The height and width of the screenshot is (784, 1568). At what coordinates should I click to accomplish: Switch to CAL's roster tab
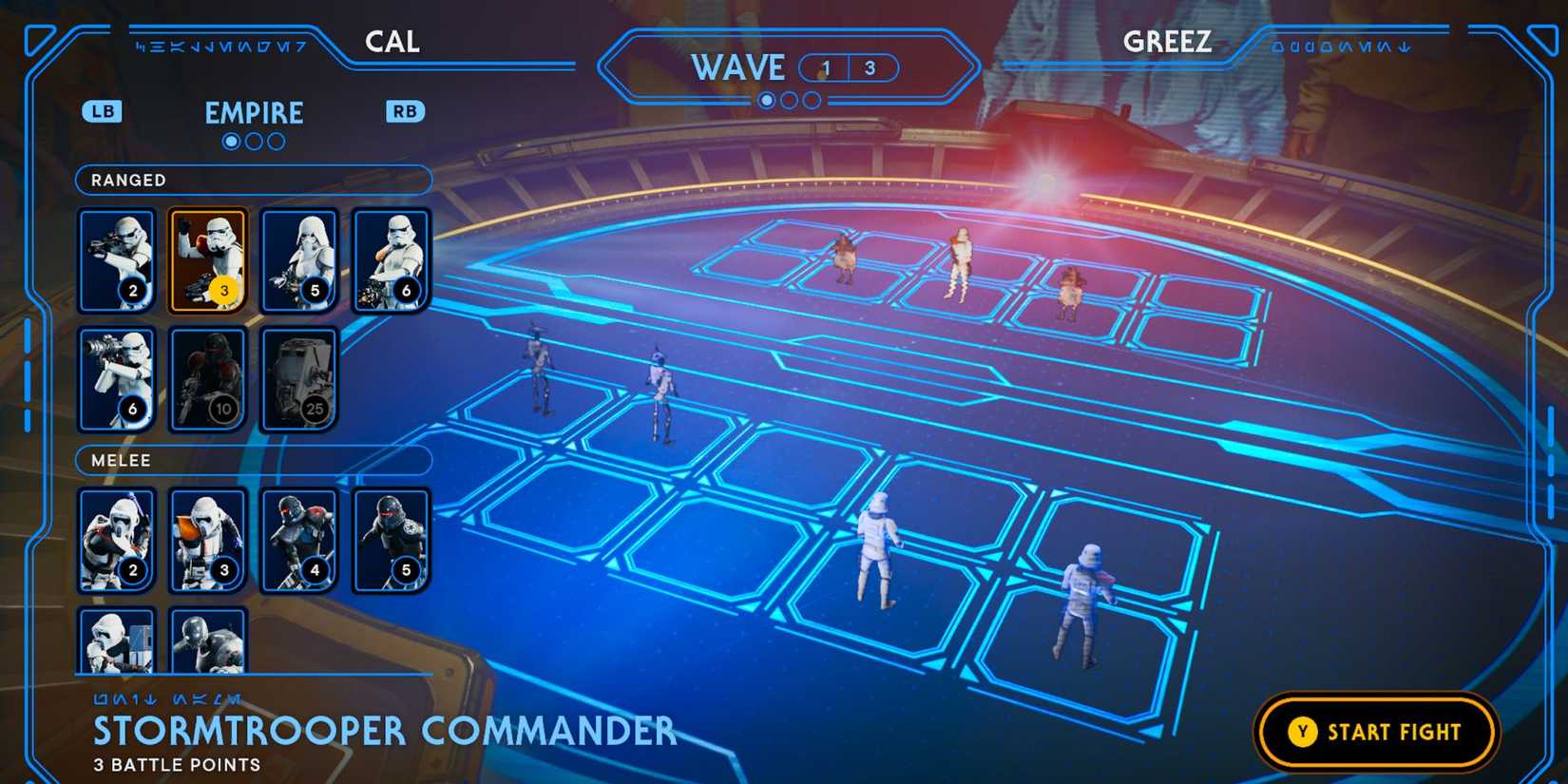coord(392,42)
